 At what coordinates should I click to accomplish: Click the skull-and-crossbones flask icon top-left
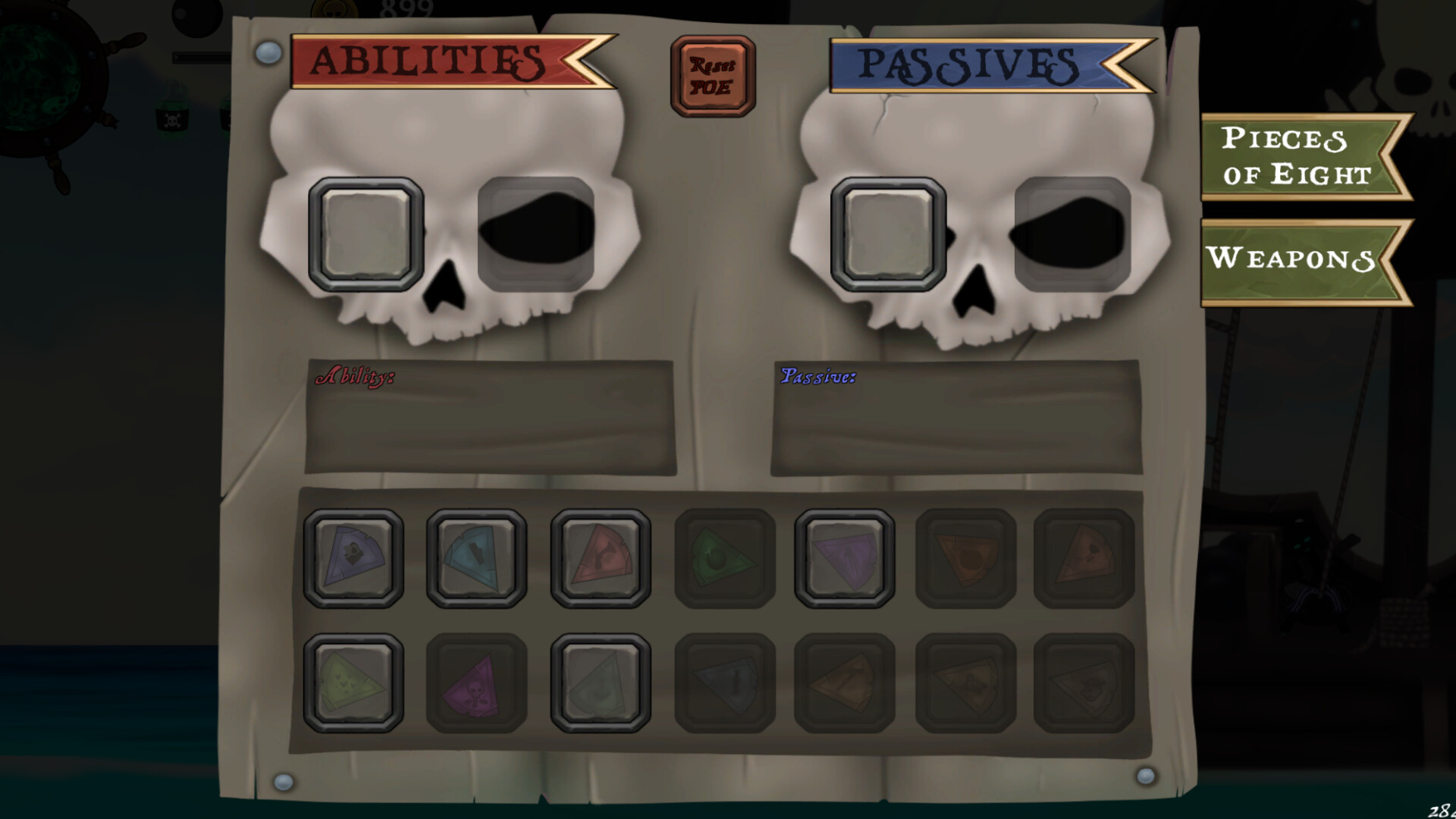click(170, 119)
